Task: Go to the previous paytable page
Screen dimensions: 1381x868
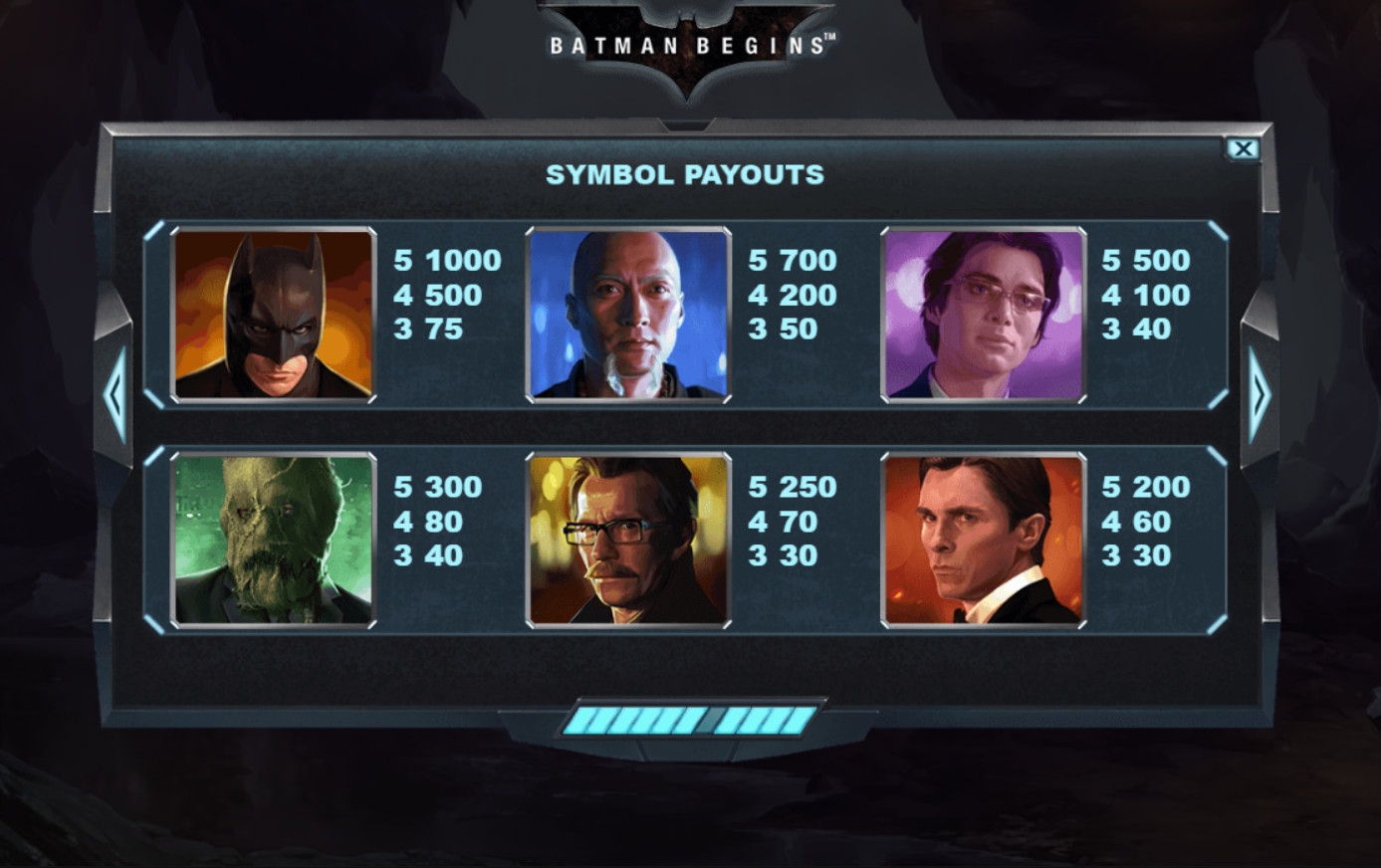Action: point(115,395)
